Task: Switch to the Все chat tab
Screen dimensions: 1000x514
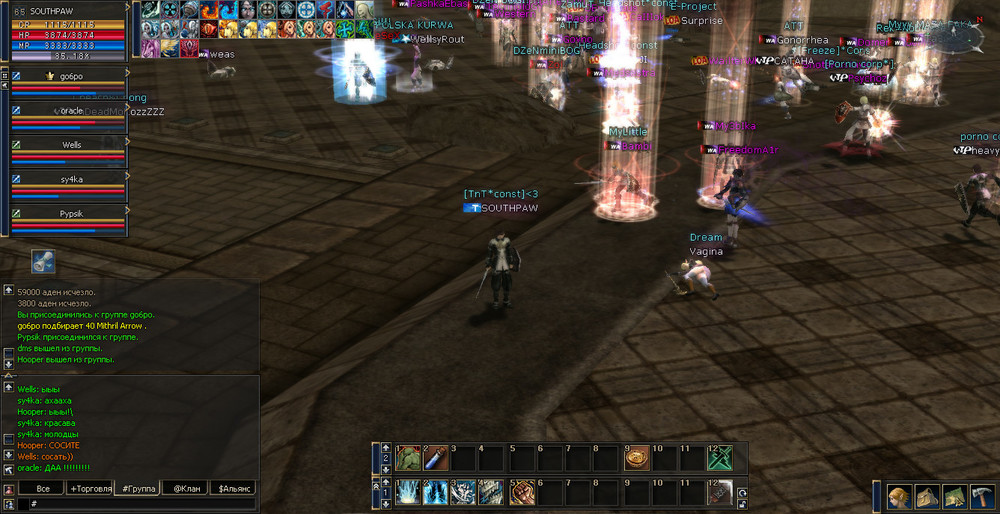Action: coord(43,488)
